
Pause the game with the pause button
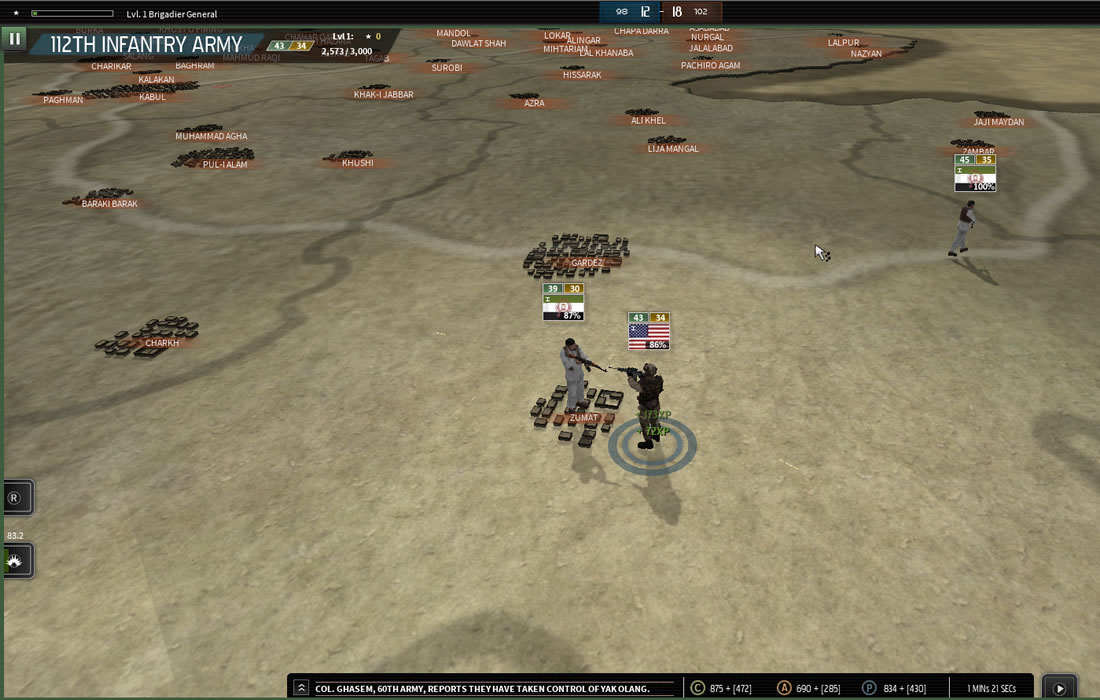tap(14, 39)
